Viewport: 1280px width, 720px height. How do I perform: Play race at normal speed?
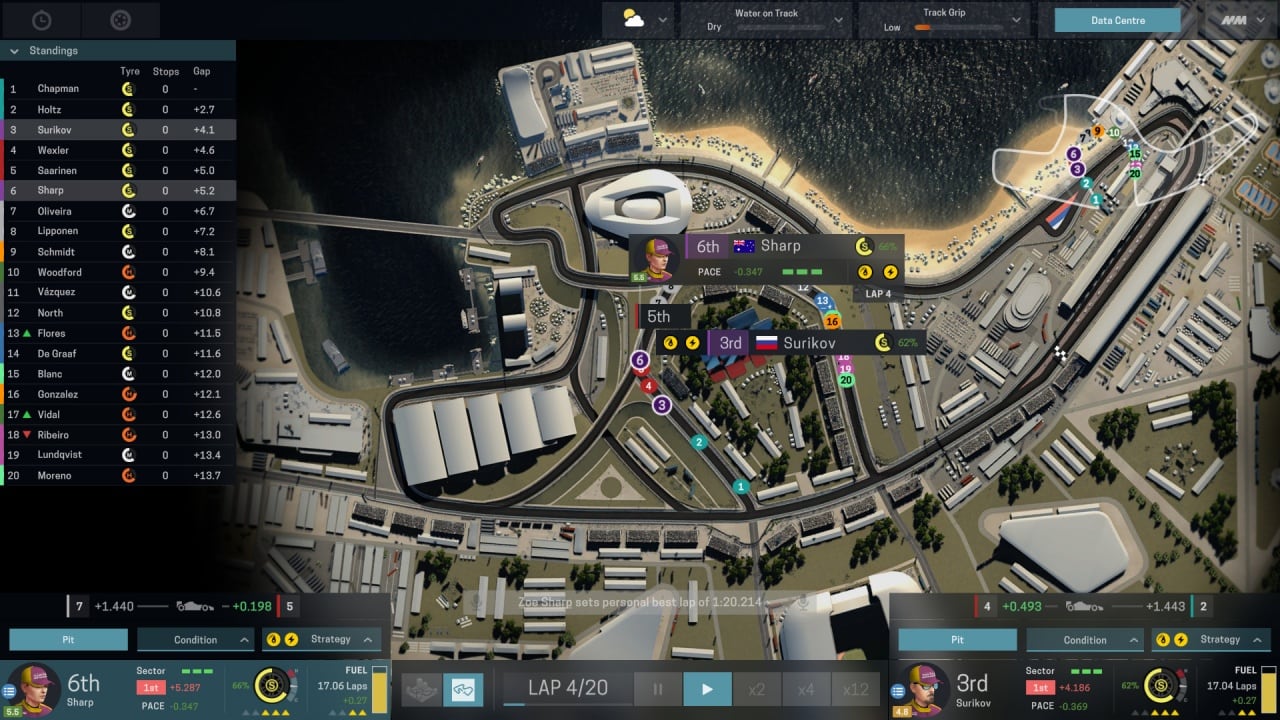(x=707, y=689)
